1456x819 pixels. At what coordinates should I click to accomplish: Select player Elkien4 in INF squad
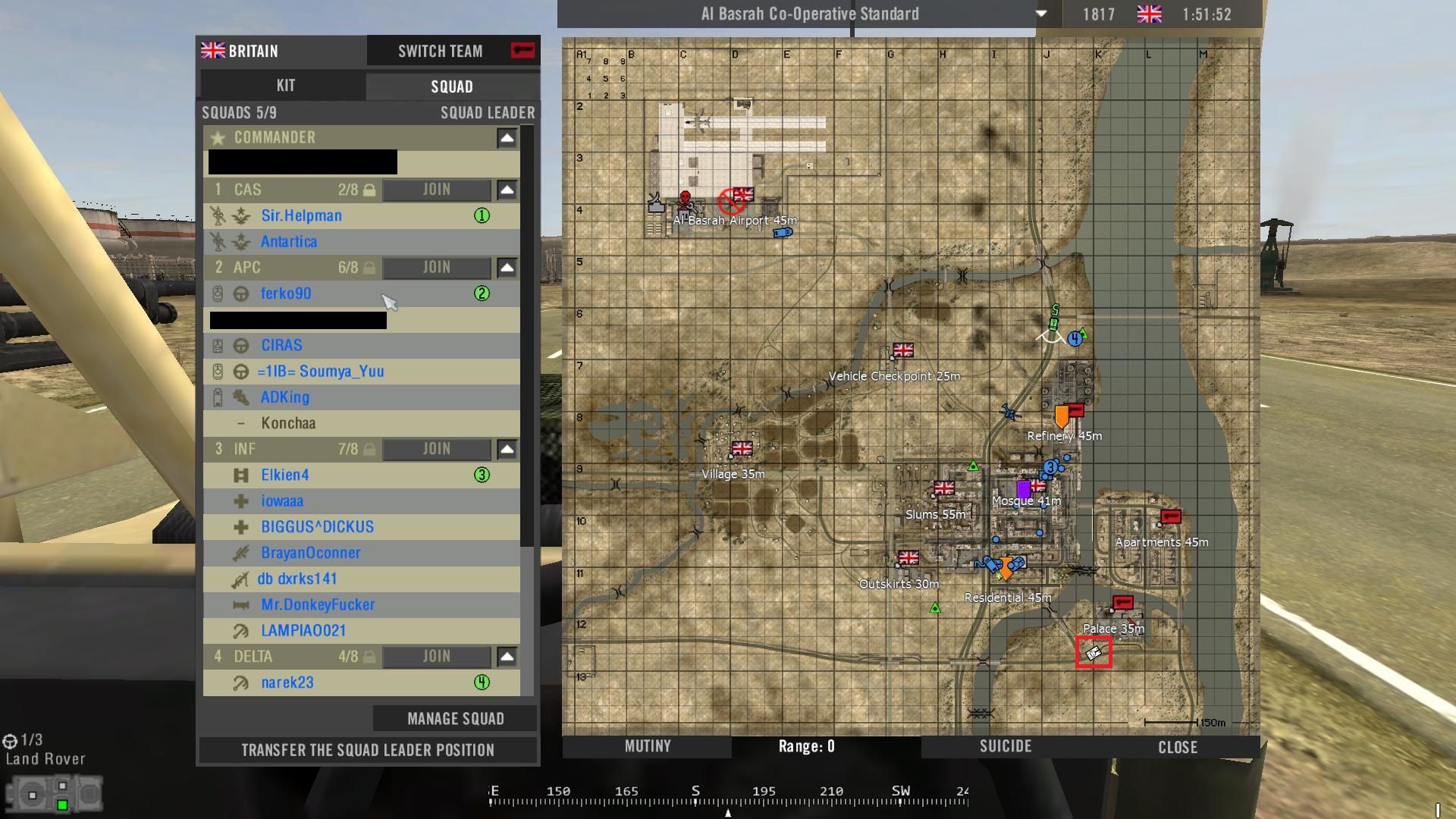click(285, 475)
